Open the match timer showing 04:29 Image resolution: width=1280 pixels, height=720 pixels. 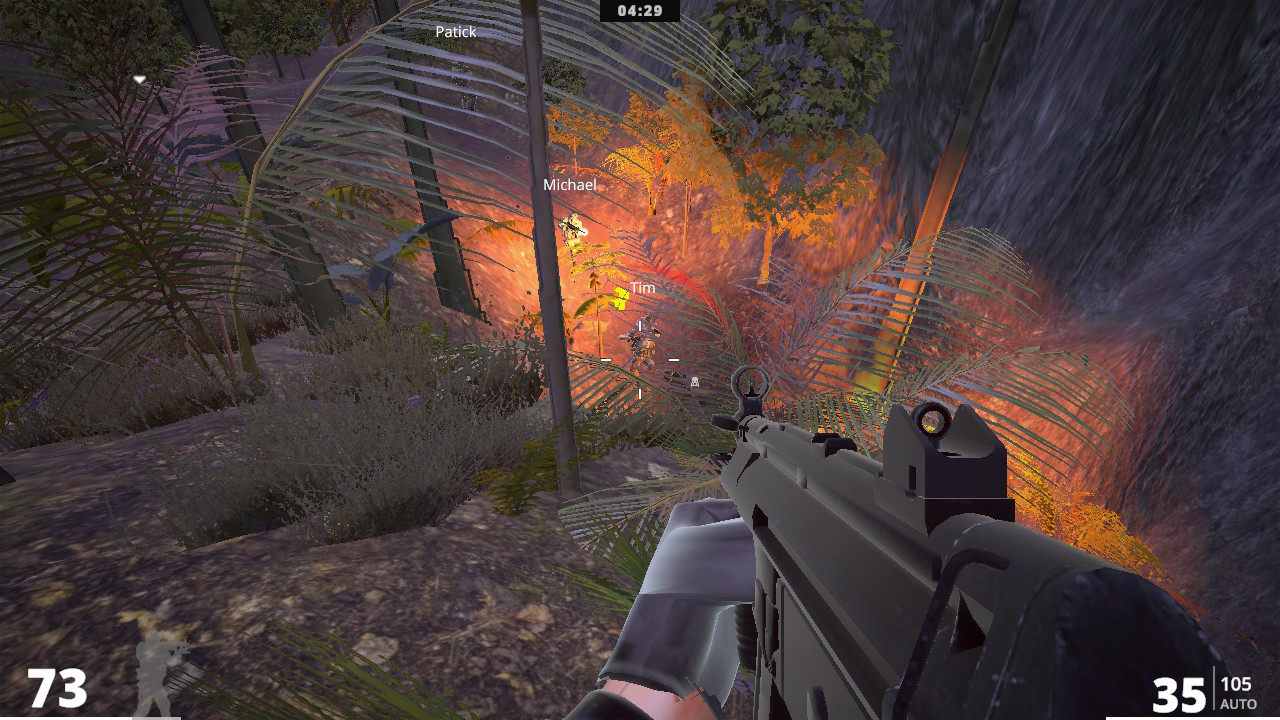(x=640, y=12)
